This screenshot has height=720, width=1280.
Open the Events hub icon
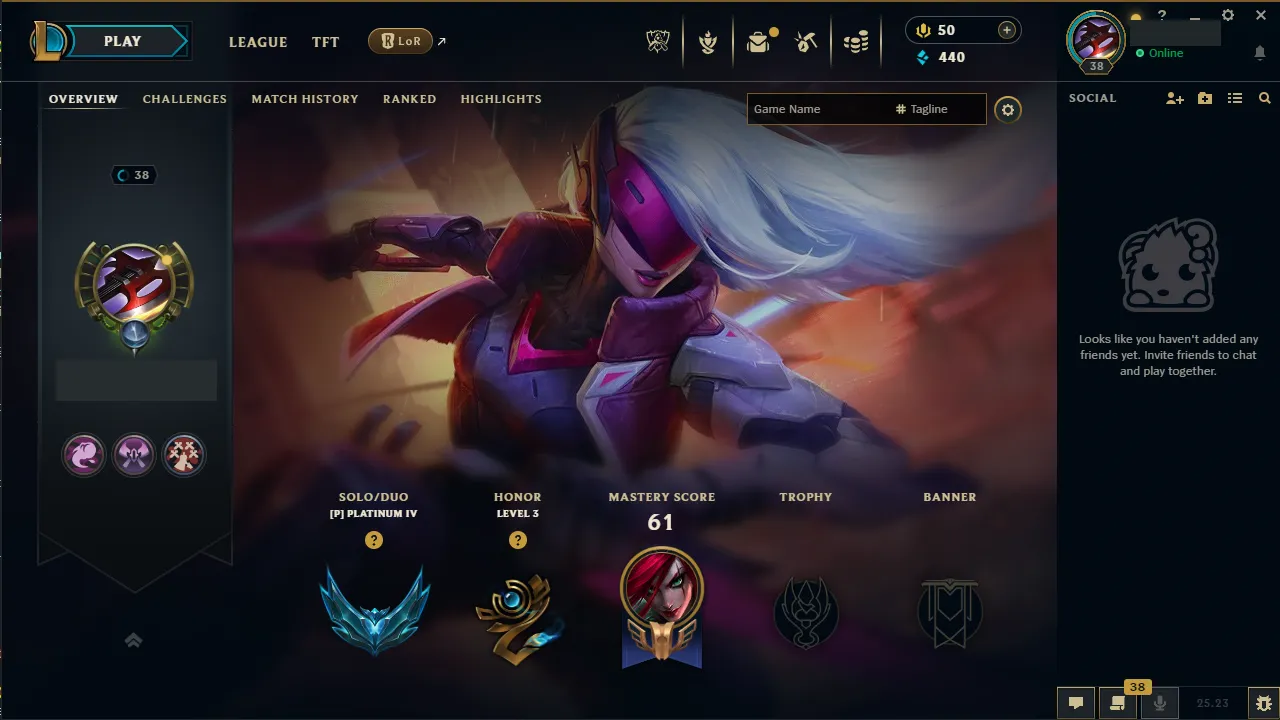[x=708, y=40]
